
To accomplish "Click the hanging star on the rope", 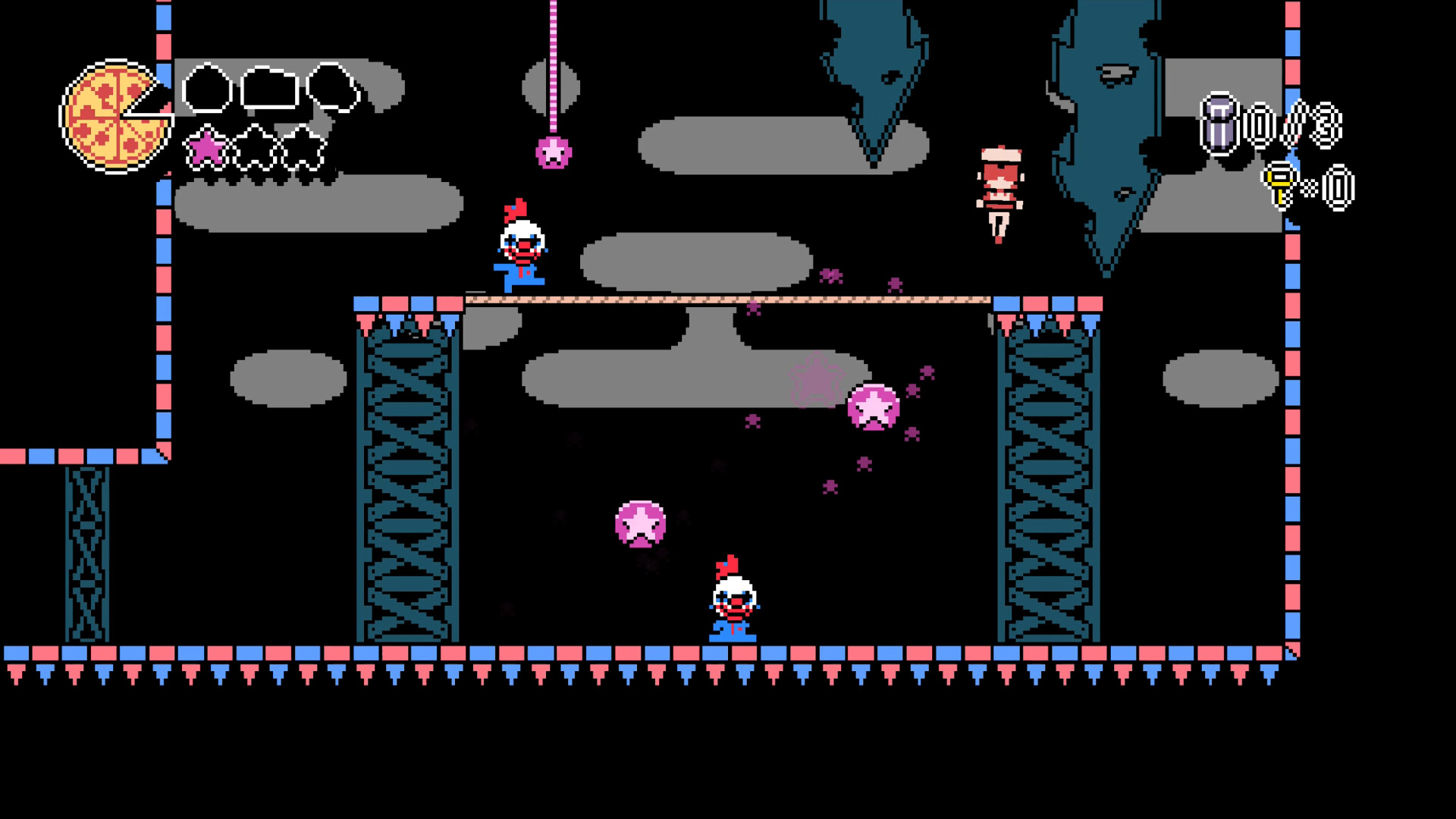I will click(x=554, y=152).
